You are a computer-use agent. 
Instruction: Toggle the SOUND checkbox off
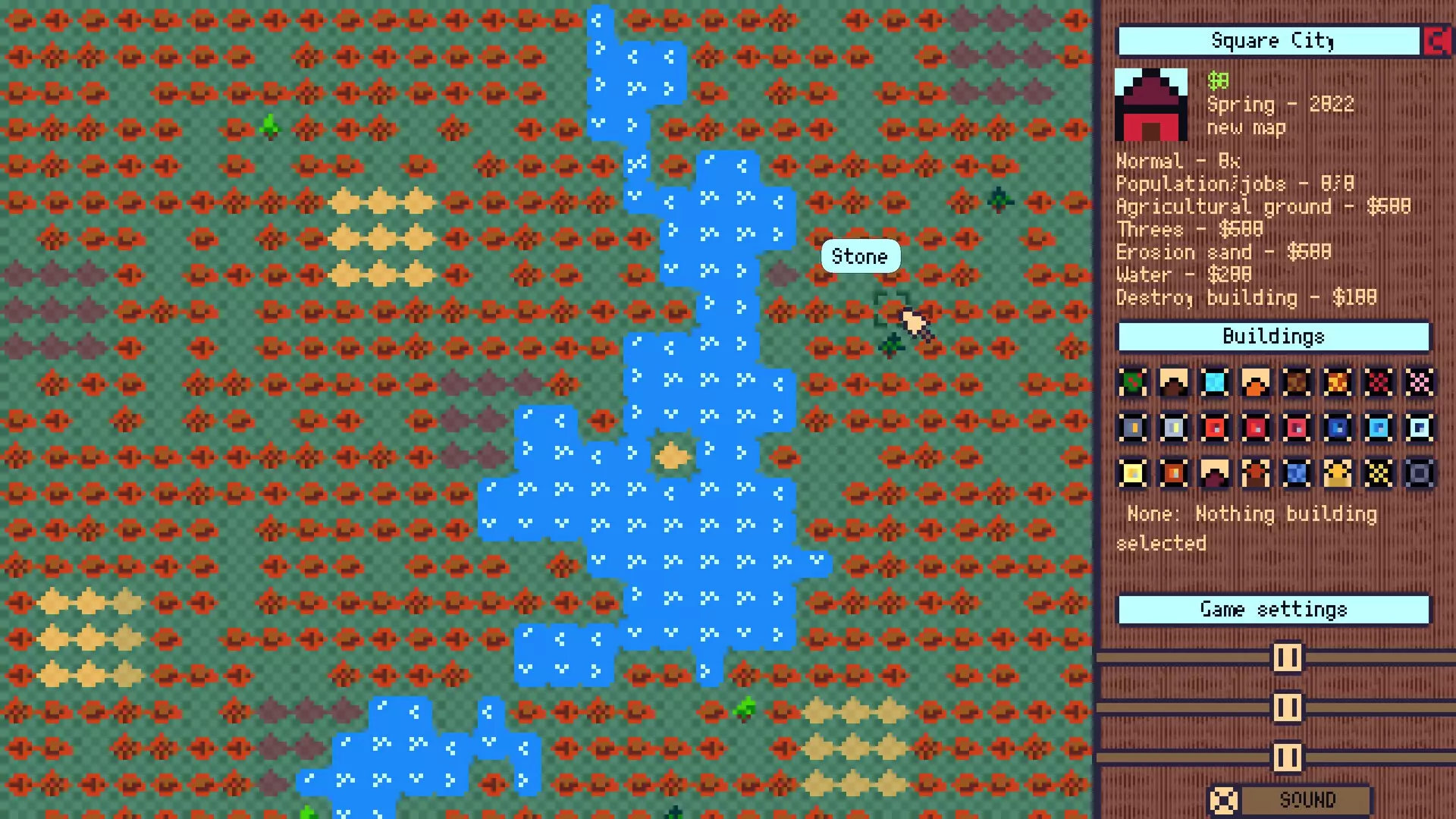point(1225,799)
